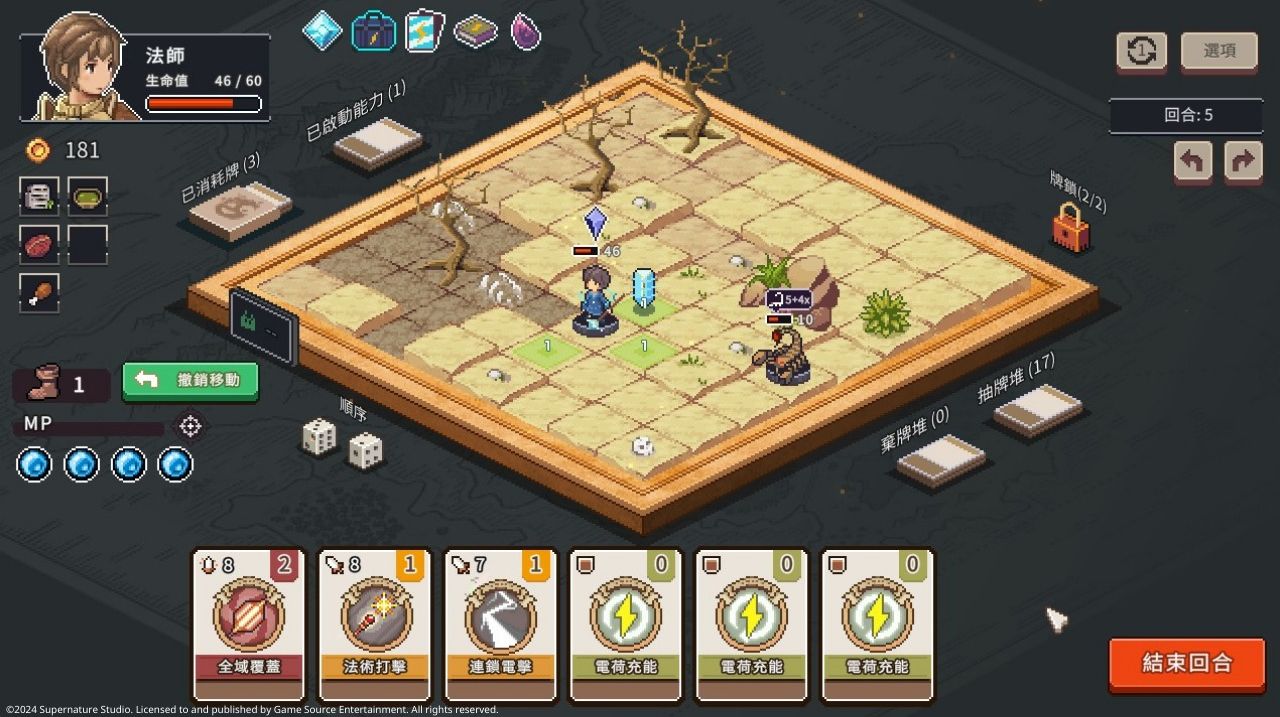Click the undo left-arrow button
Image resolution: width=1280 pixels, height=717 pixels.
point(1193,160)
